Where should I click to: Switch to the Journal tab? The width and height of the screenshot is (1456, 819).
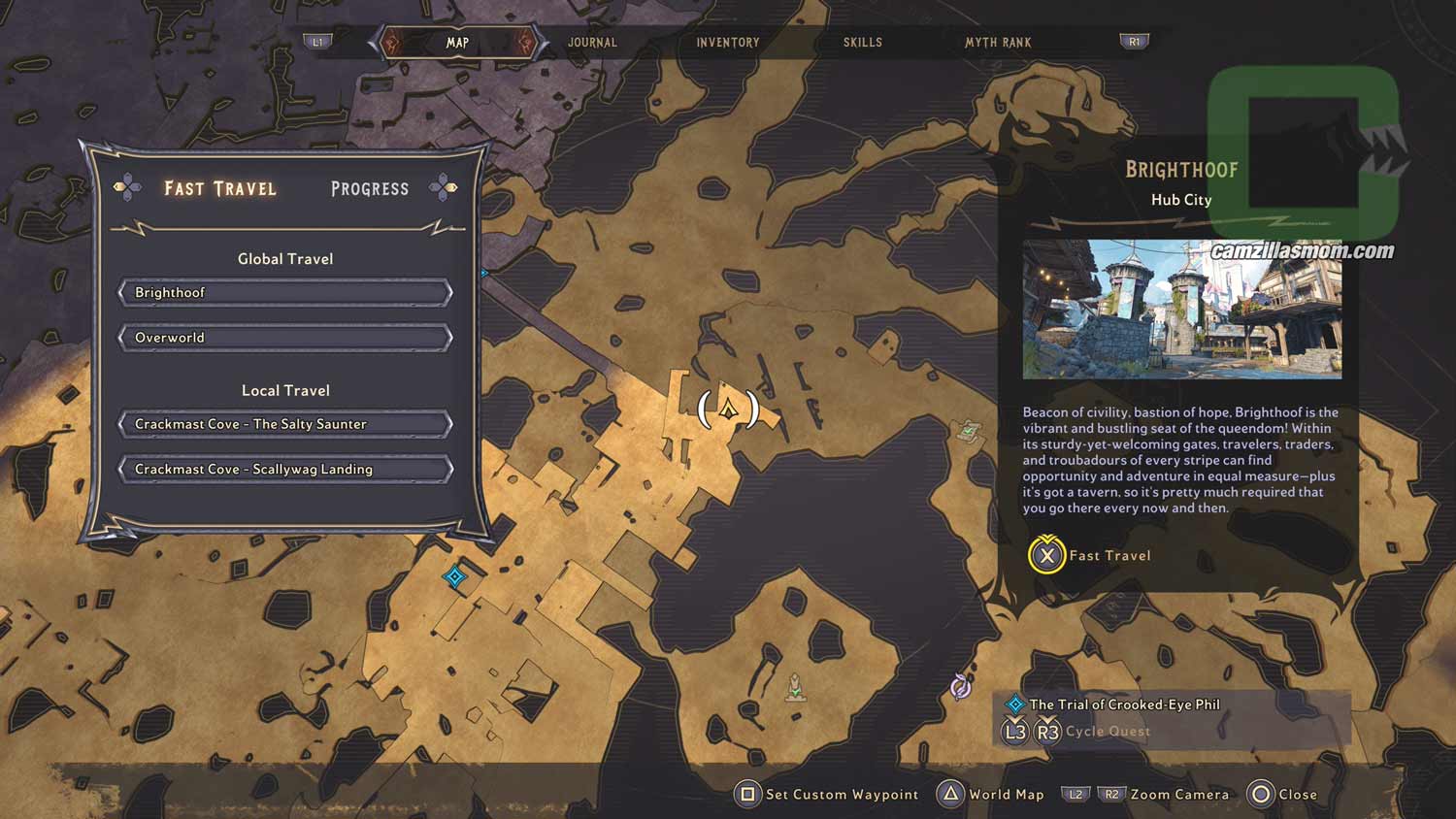[592, 43]
